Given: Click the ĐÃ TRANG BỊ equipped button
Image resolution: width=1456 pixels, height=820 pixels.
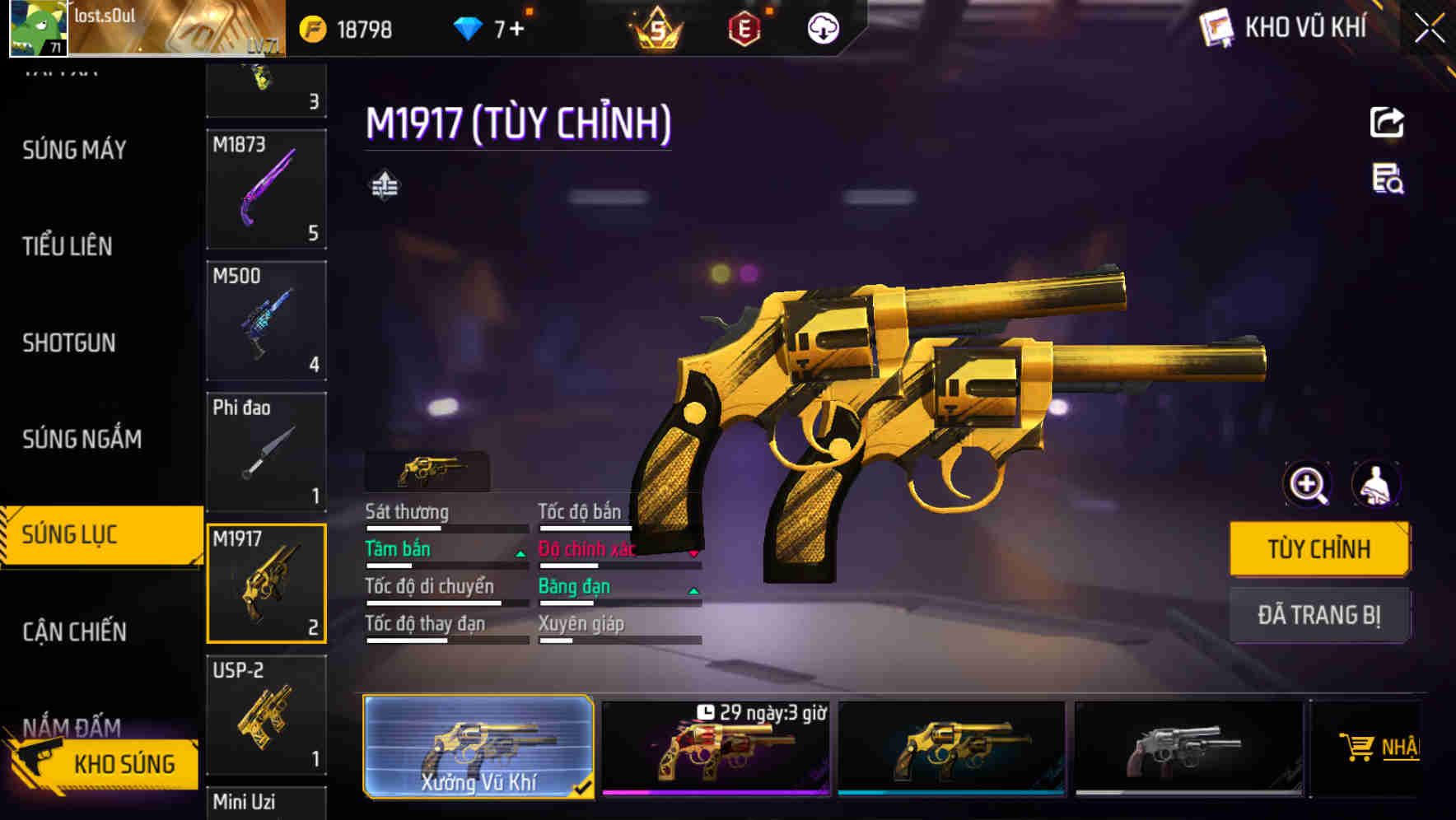Looking at the screenshot, I should [x=1319, y=615].
